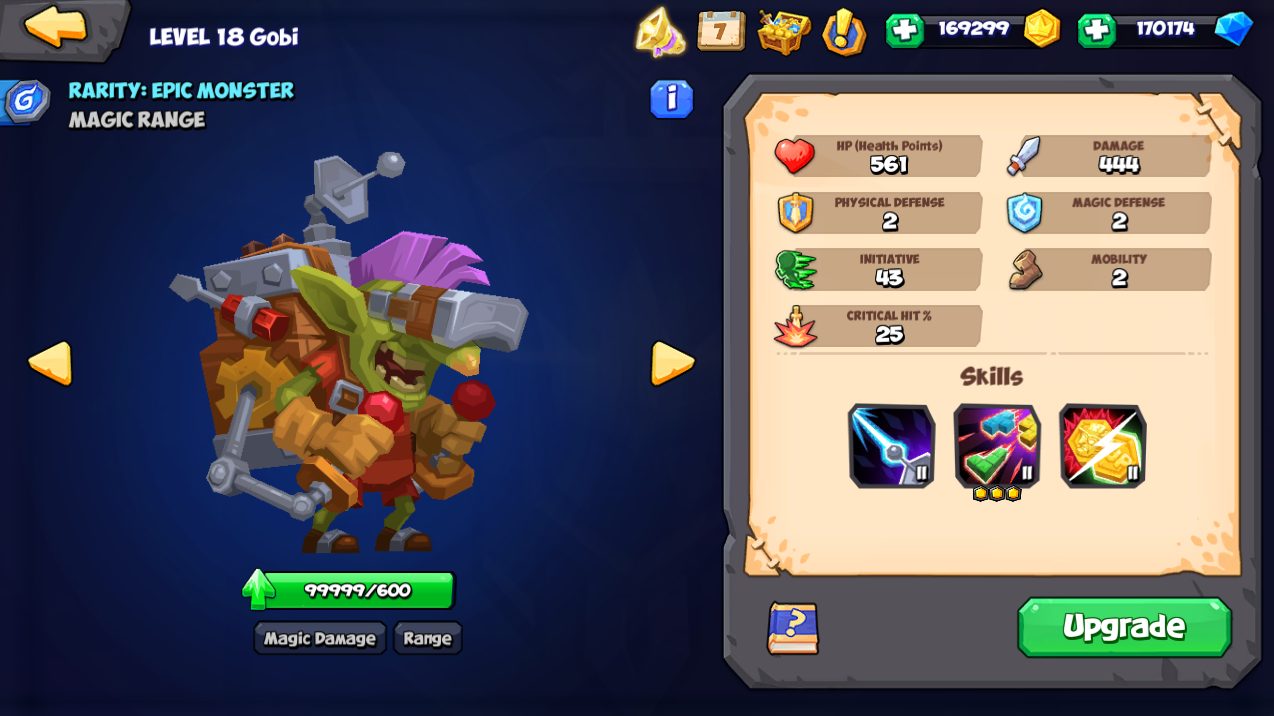Viewport: 1274px width, 716px height.
Task: Add more blue gems with plus button
Action: pos(1096,30)
